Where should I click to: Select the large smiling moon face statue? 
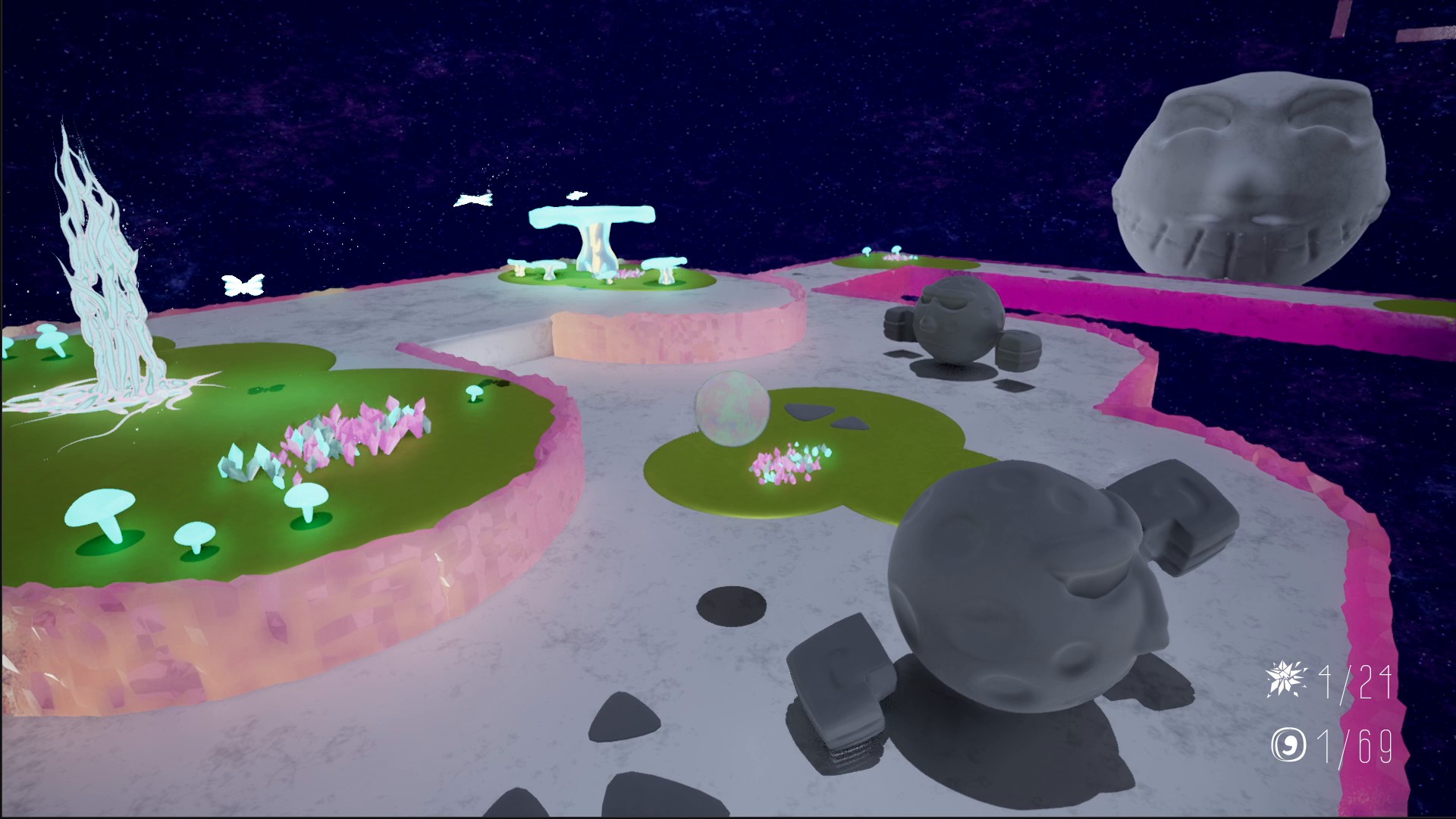pos(1251,174)
